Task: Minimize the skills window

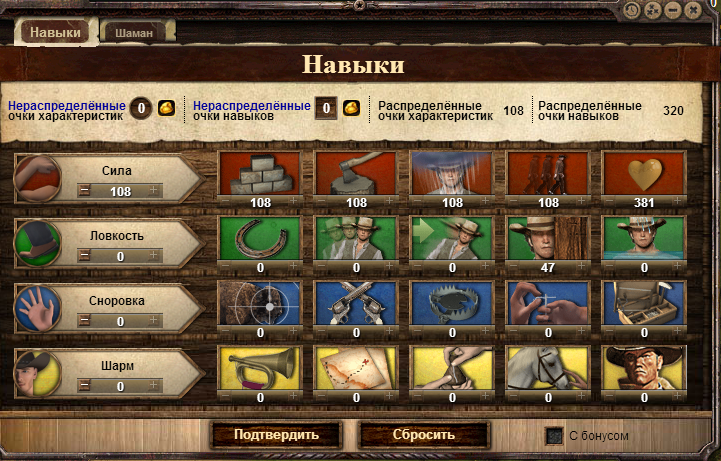Action: (x=675, y=9)
